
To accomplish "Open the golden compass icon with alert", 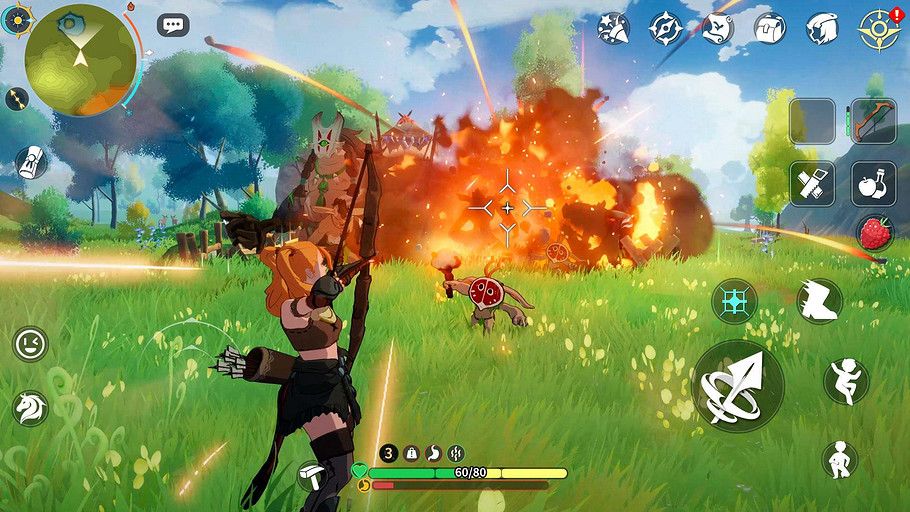I will [877, 29].
